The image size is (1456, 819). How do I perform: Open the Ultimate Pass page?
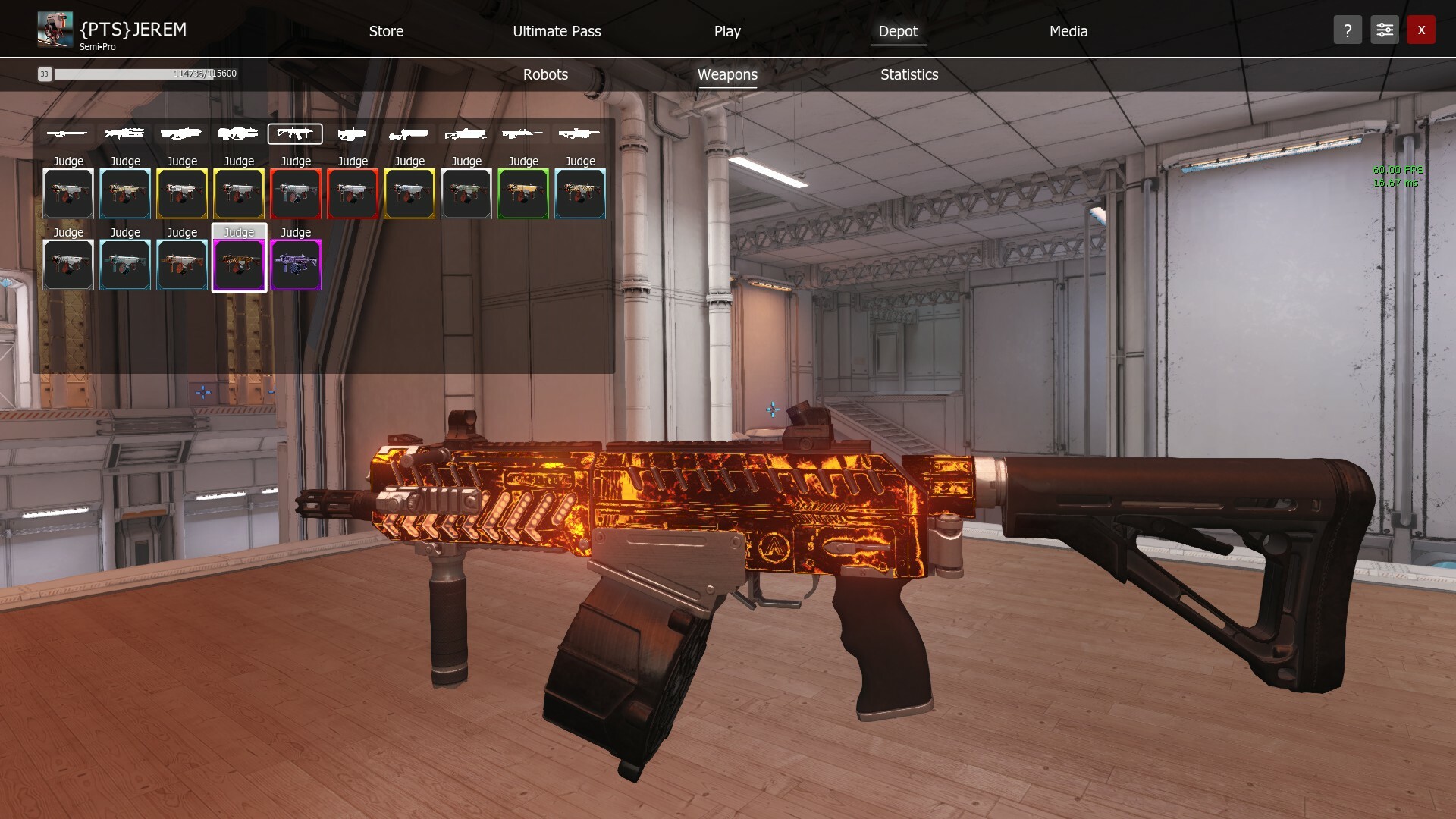tap(557, 31)
